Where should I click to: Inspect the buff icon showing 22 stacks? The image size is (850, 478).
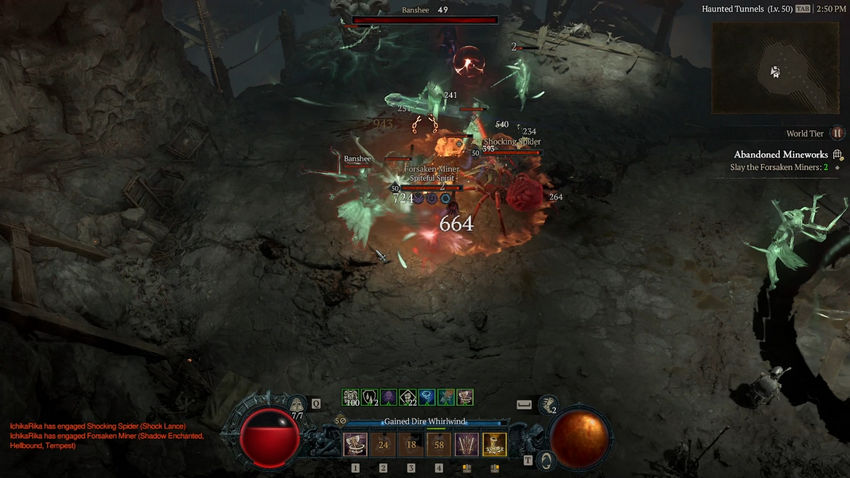pos(408,397)
